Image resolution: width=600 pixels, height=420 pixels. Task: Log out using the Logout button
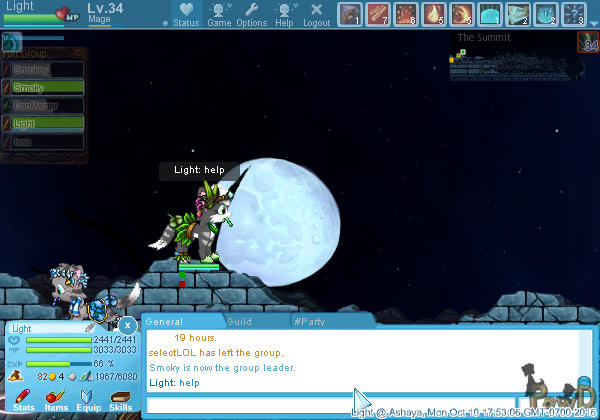316,14
